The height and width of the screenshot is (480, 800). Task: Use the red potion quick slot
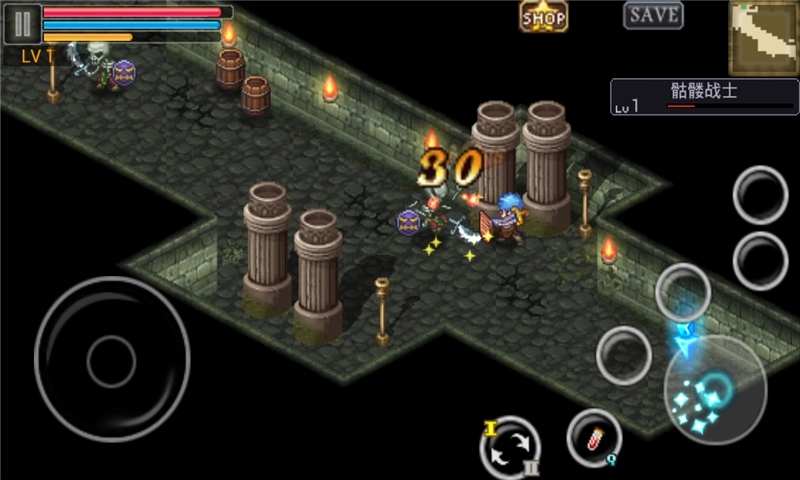[594, 437]
